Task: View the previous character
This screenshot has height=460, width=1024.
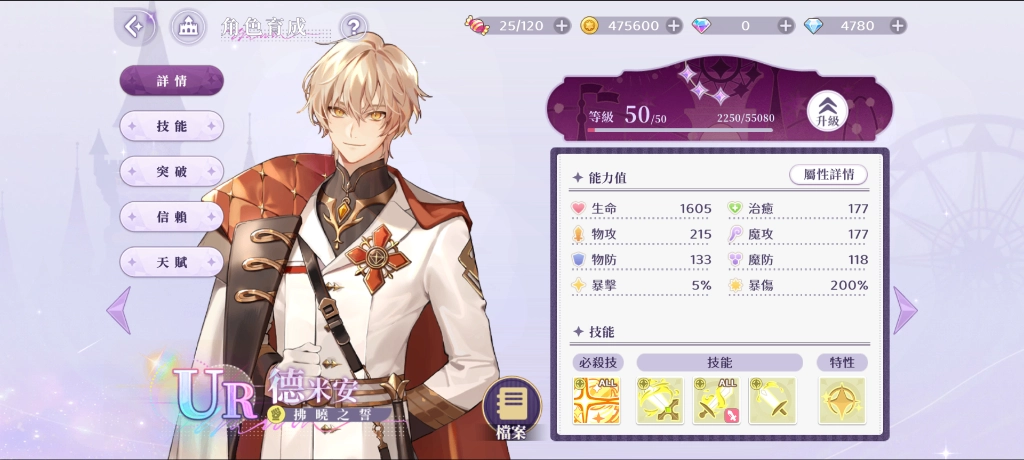Action: 118,309
